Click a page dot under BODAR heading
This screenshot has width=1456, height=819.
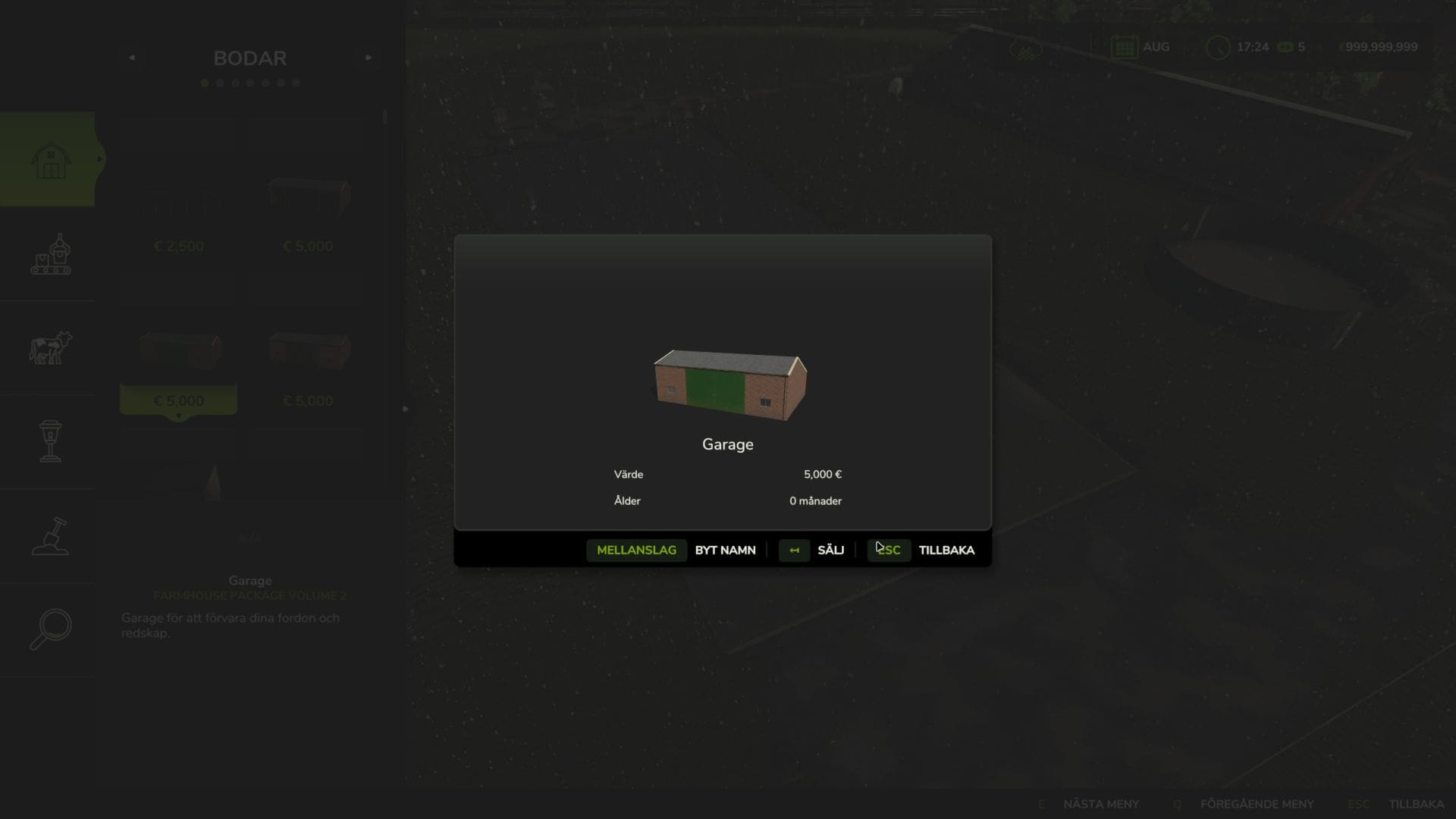tap(204, 83)
